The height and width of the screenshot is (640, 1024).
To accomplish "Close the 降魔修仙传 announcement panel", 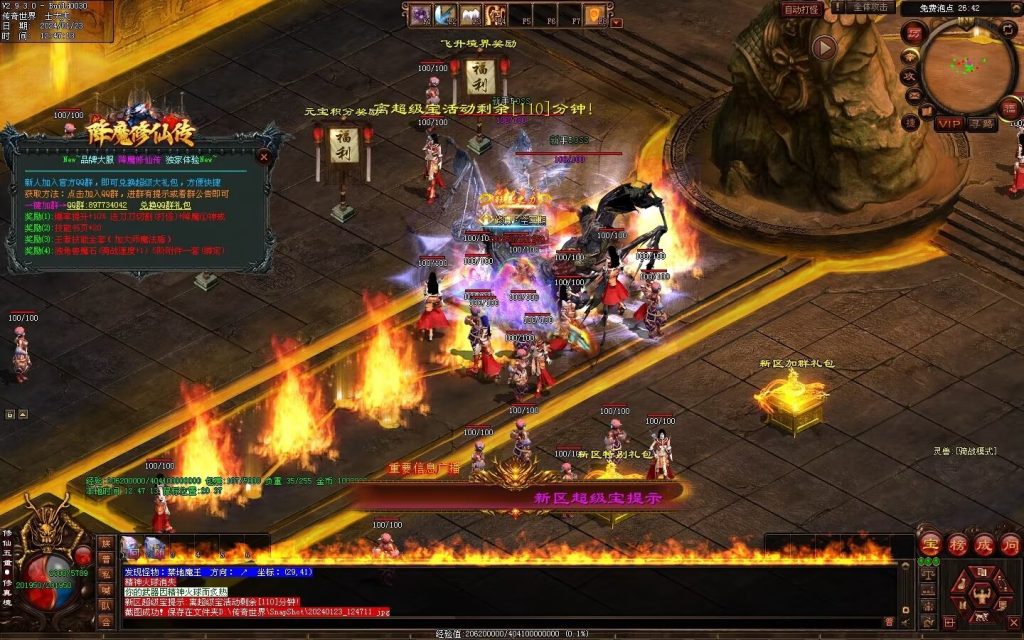I will (x=264, y=157).
